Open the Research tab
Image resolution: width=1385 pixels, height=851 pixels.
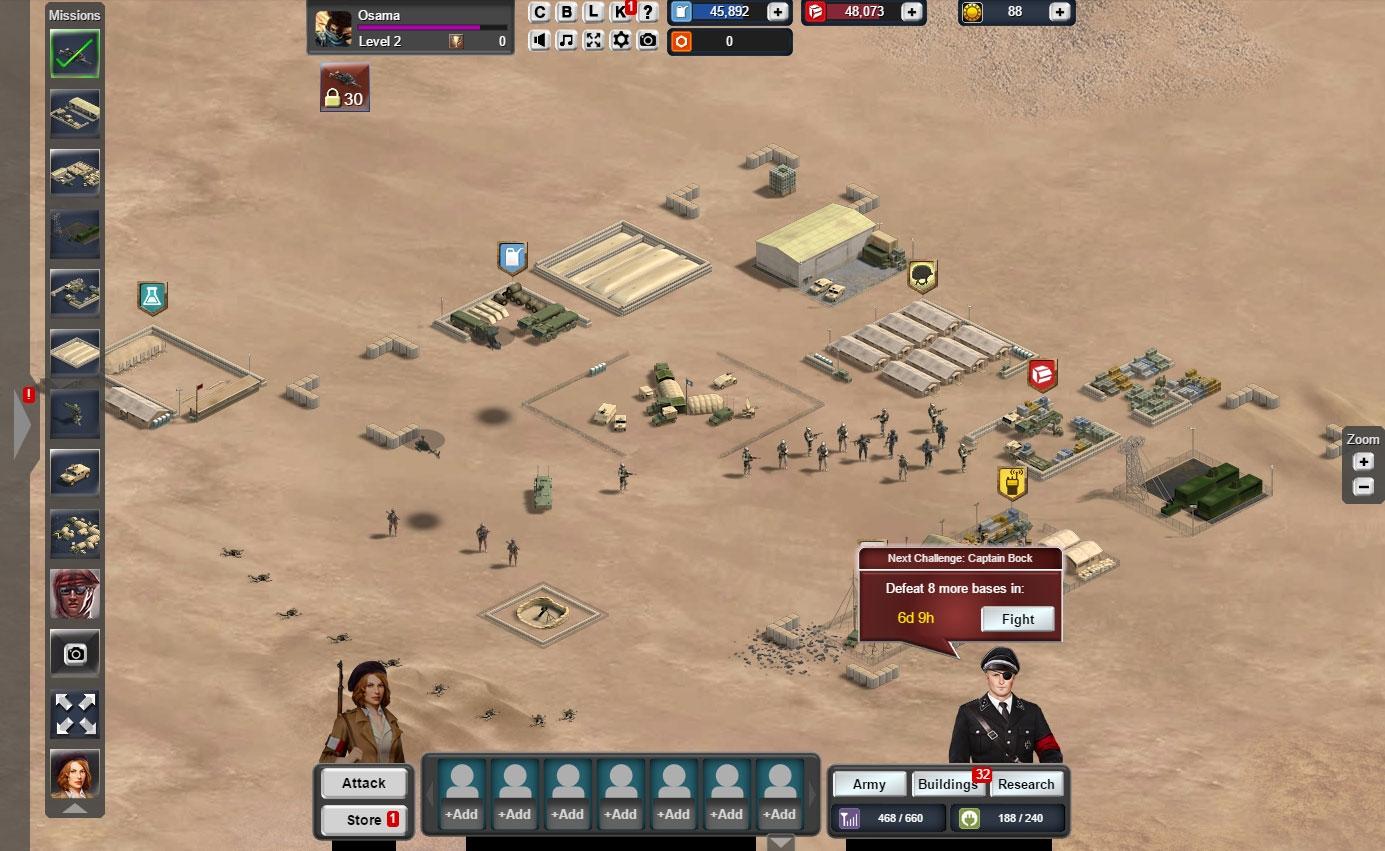pos(1025,784)
